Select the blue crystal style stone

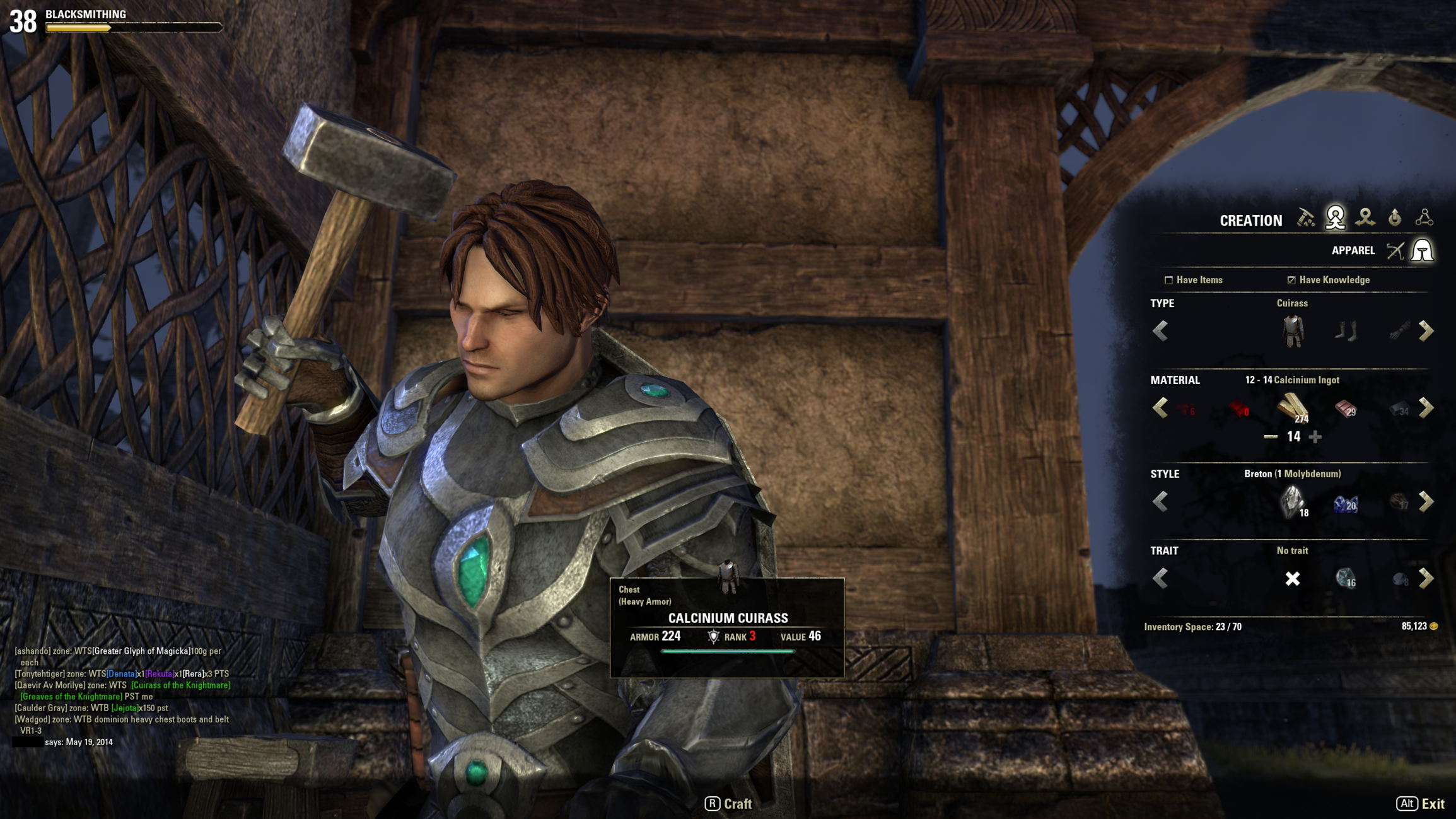pos(1346,503)
